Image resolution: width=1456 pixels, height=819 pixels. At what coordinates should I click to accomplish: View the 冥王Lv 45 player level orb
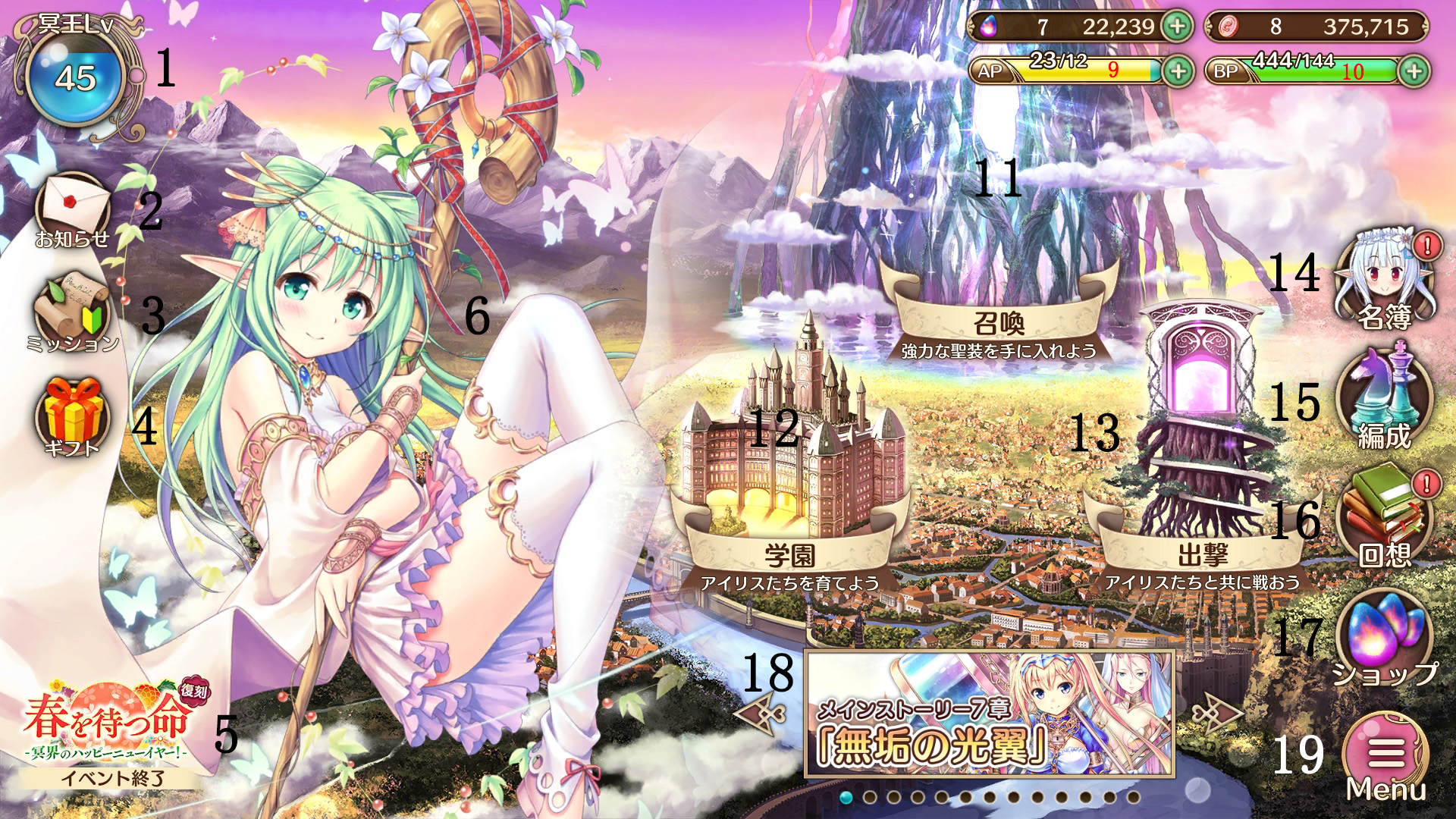coord(76,78)
